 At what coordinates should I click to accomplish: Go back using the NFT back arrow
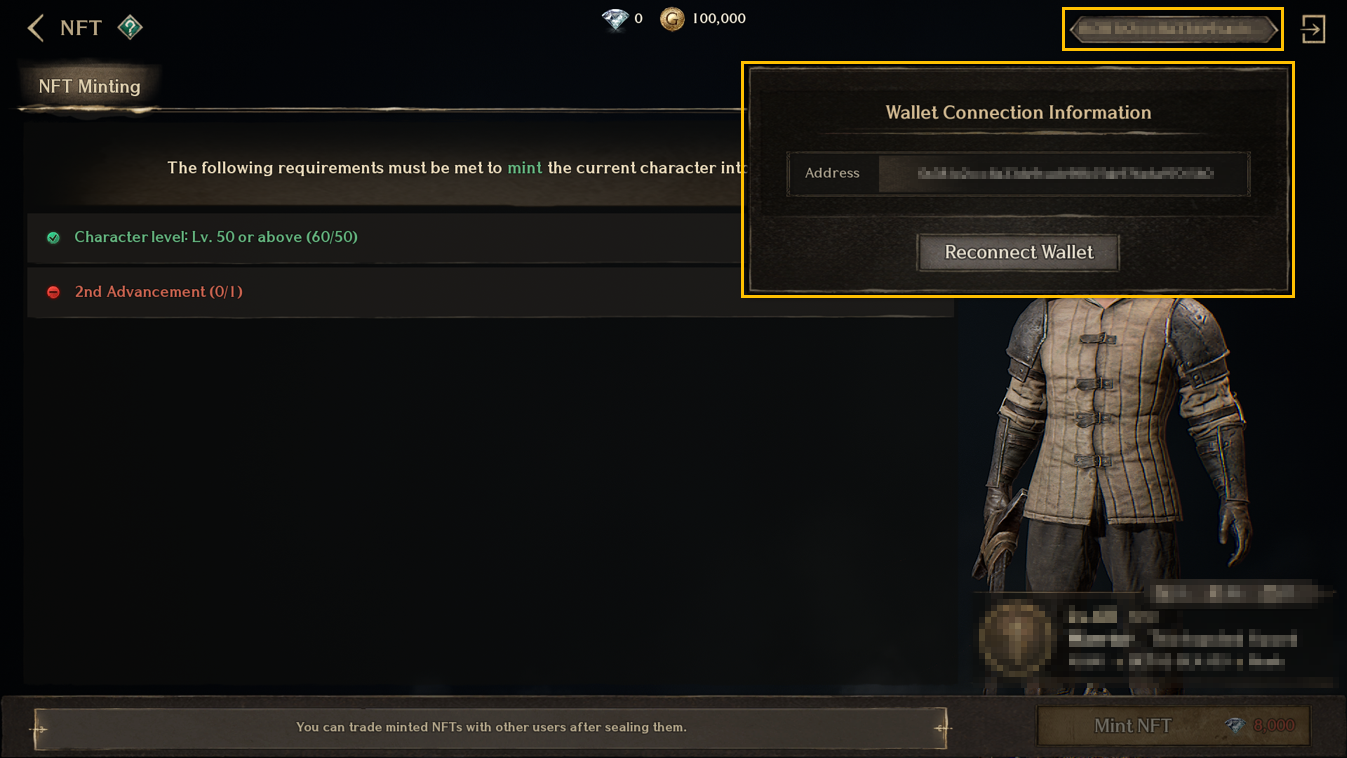[x=36, y=28]
